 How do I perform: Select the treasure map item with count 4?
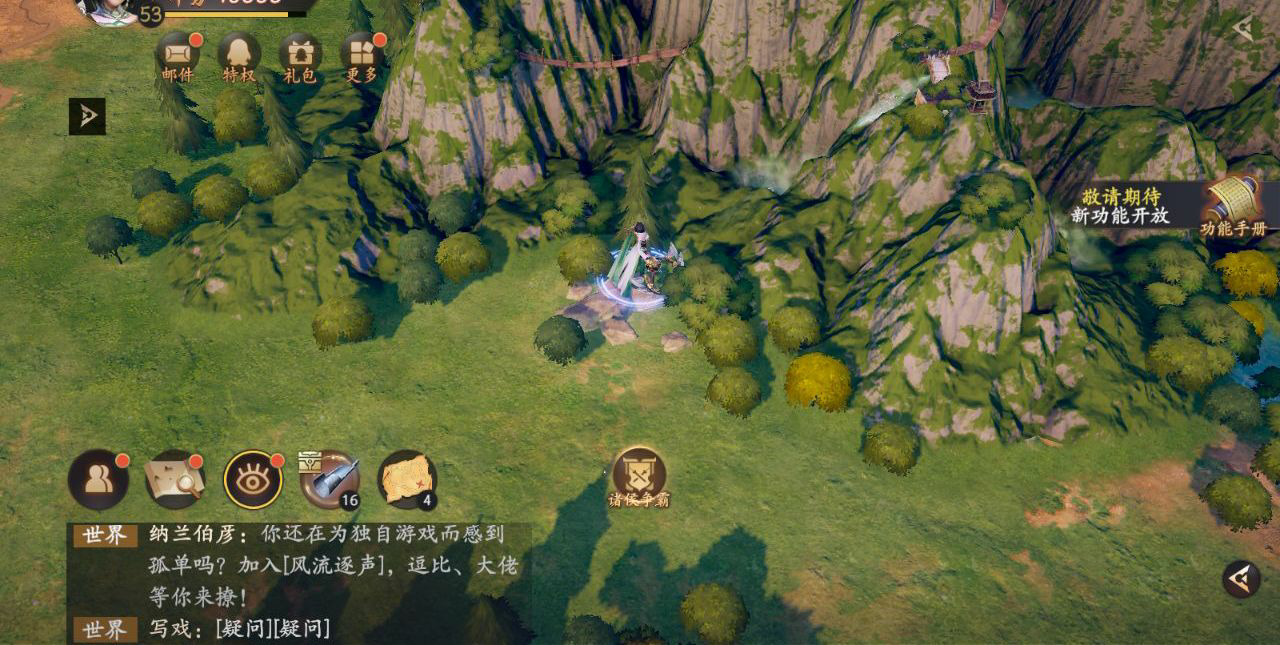tap(407, 479)
